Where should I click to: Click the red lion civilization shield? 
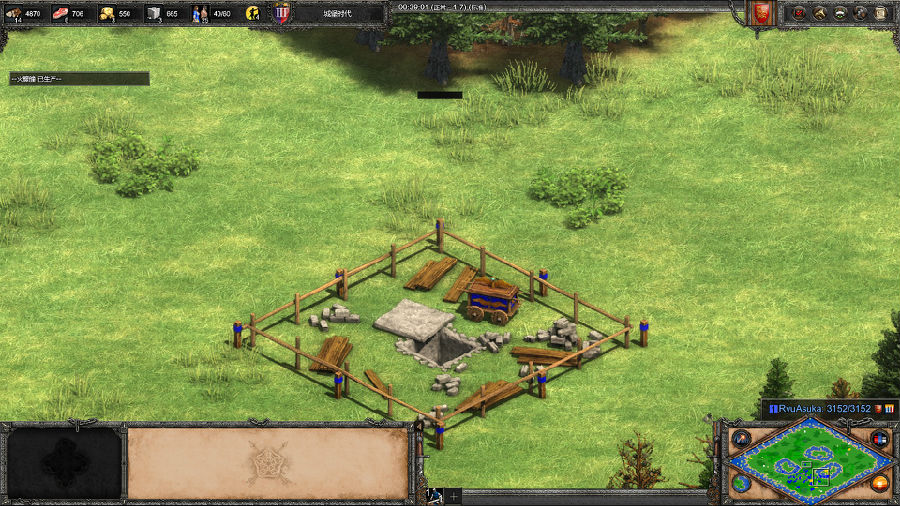click(762, 13)
